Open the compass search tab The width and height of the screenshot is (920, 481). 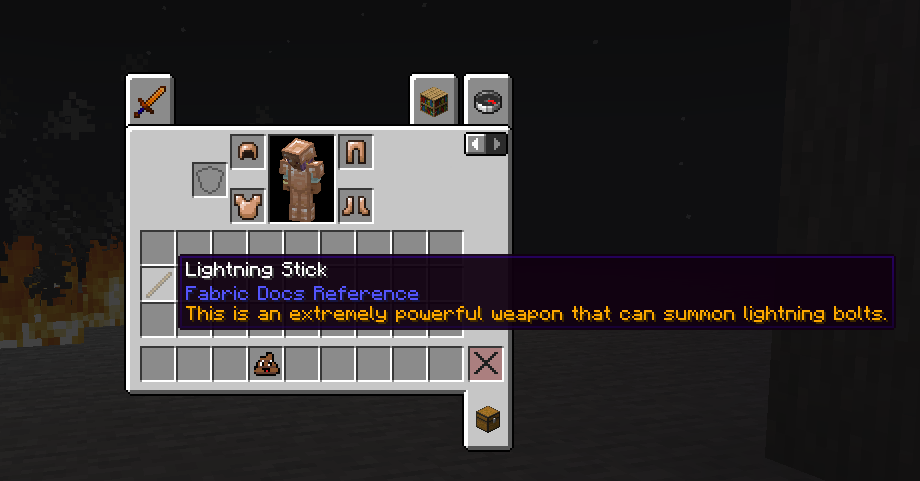point(488,100)
